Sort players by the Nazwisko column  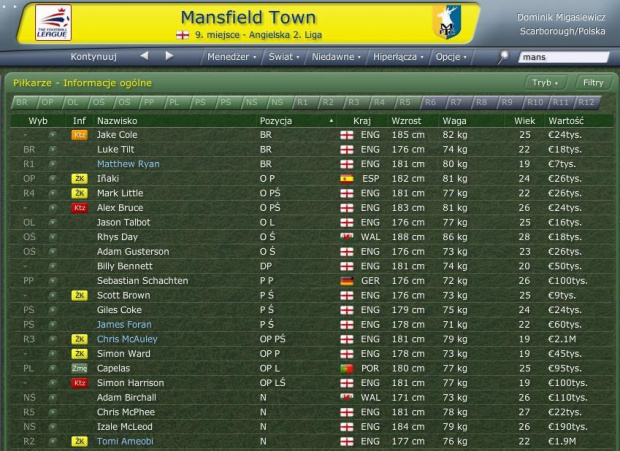(115, 120)
